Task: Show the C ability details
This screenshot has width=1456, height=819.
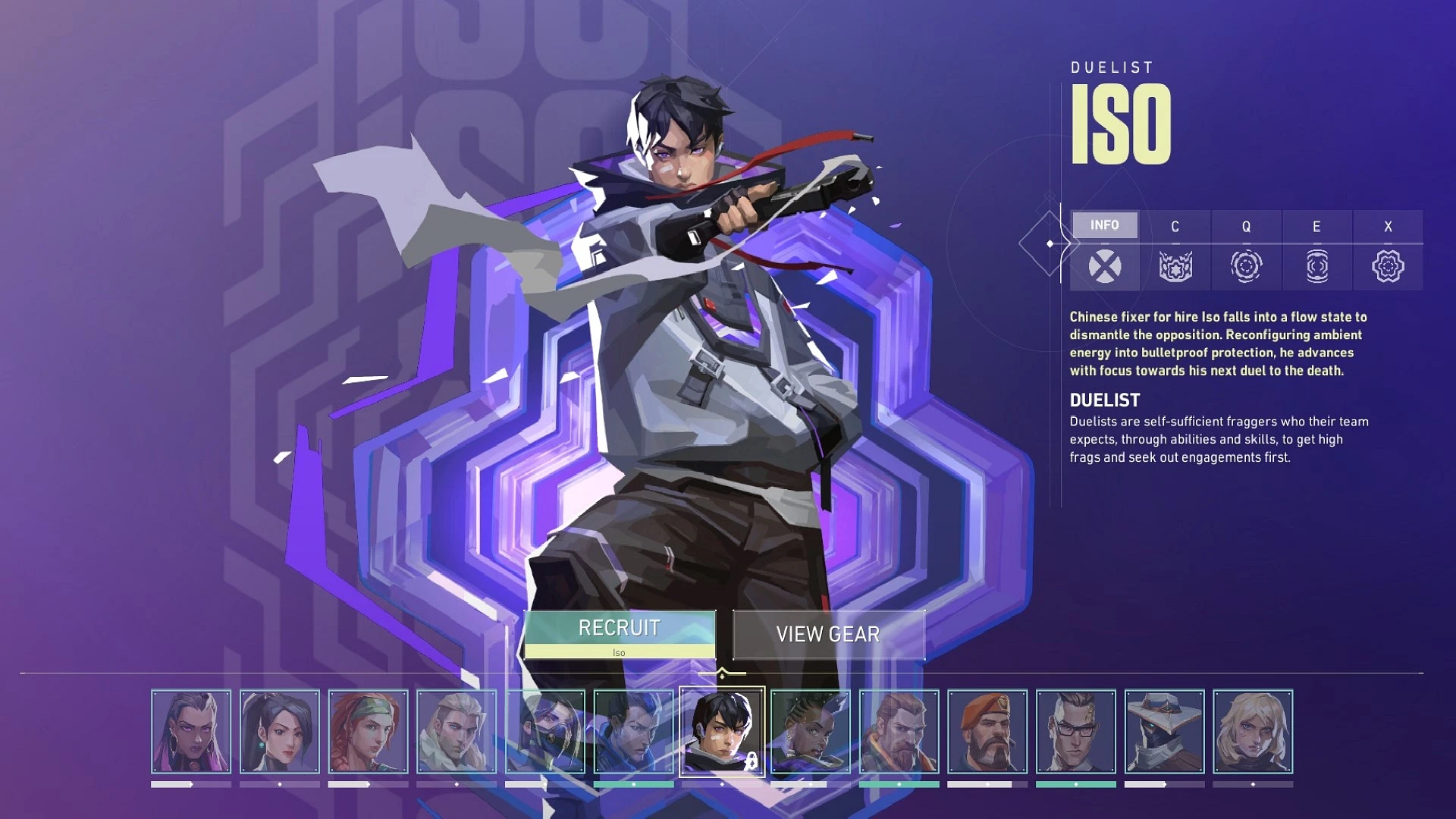Action: tap(1175, 250)
